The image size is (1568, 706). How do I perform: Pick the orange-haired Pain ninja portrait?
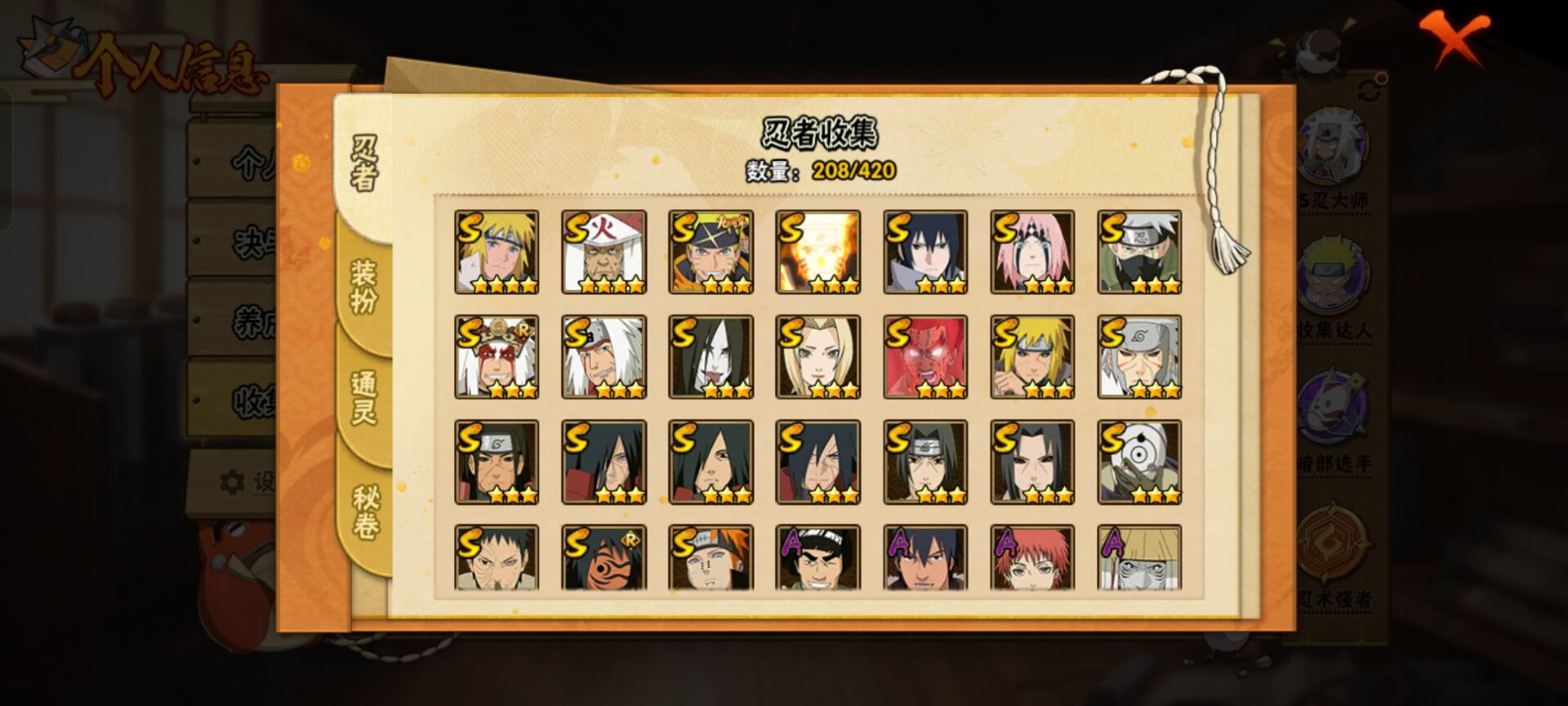[710, 558]
